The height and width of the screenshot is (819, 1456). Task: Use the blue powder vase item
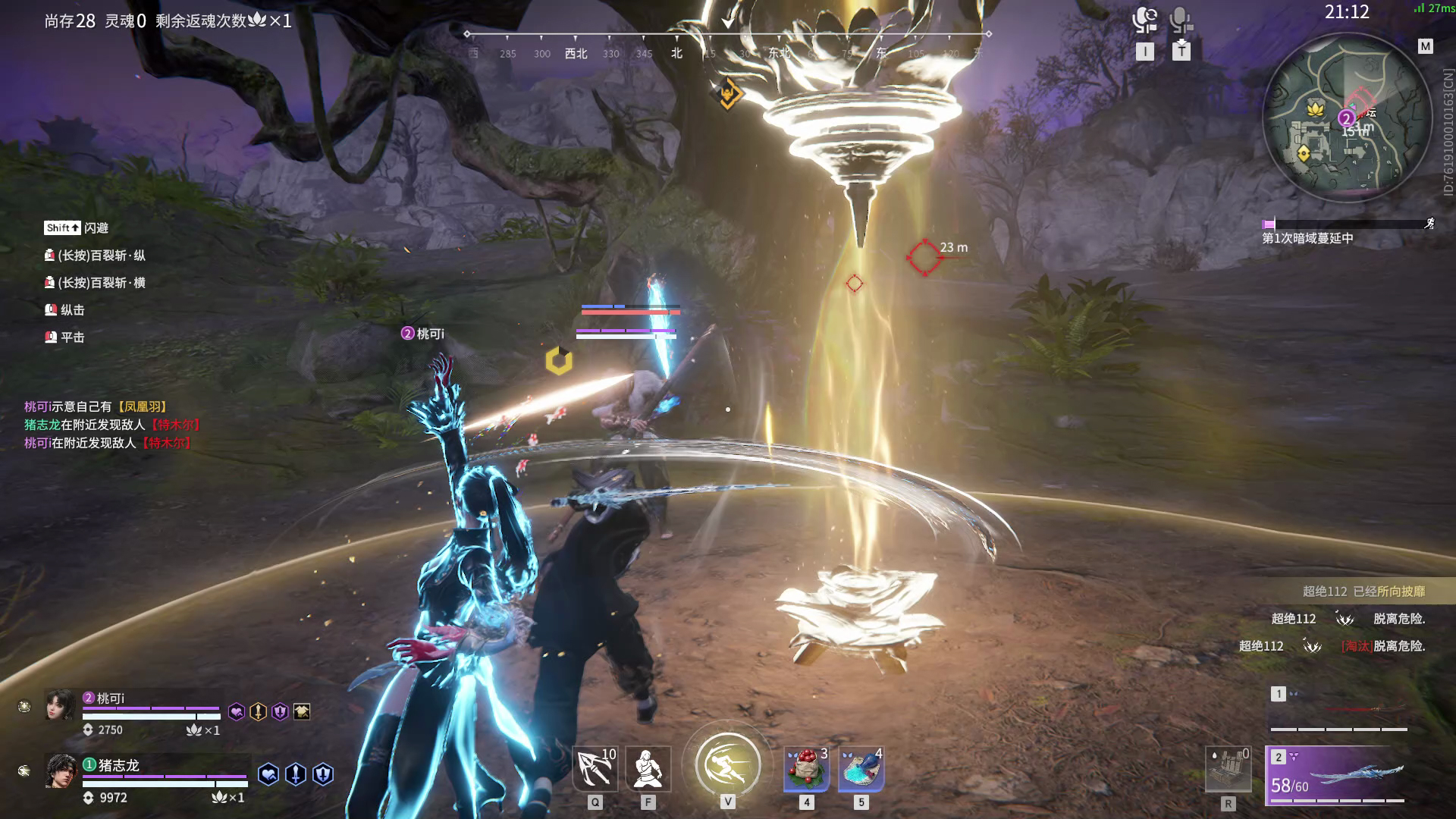click(x=861, y=768)
